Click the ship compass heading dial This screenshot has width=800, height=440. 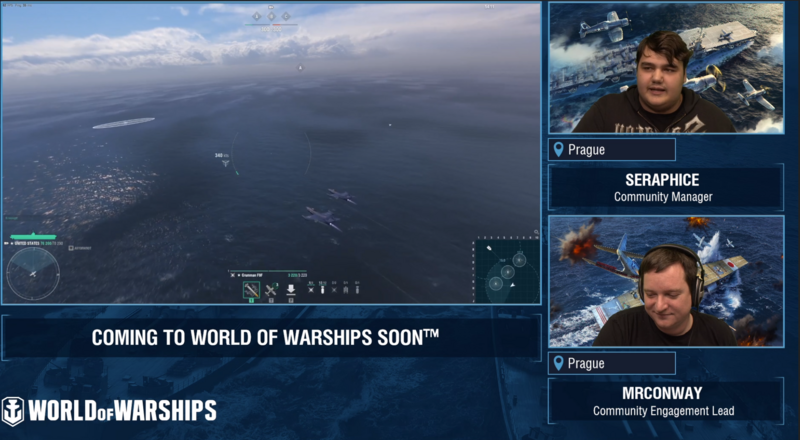coord(33,273)
